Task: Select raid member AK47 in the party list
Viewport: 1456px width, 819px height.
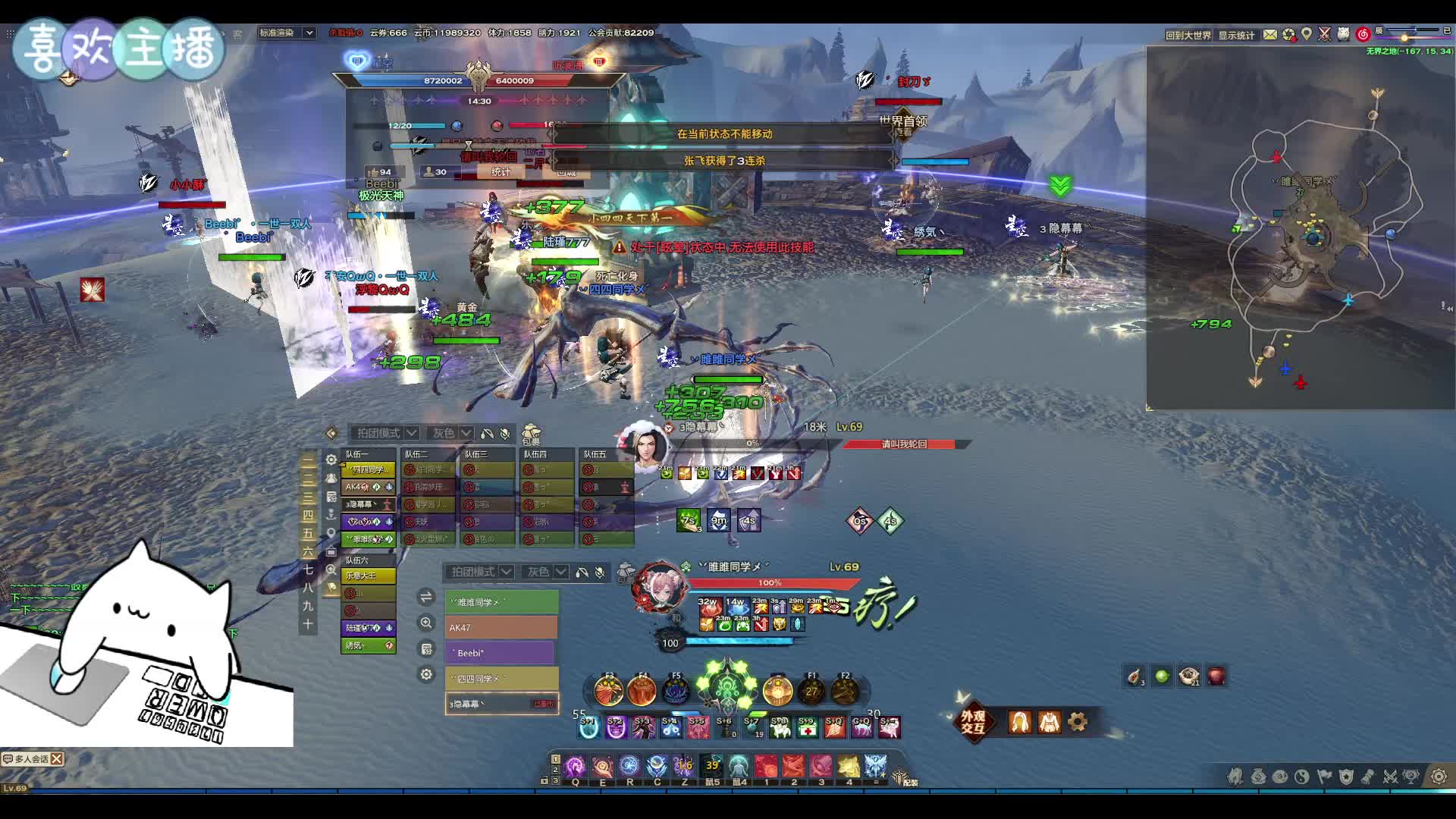Action: 500,628
